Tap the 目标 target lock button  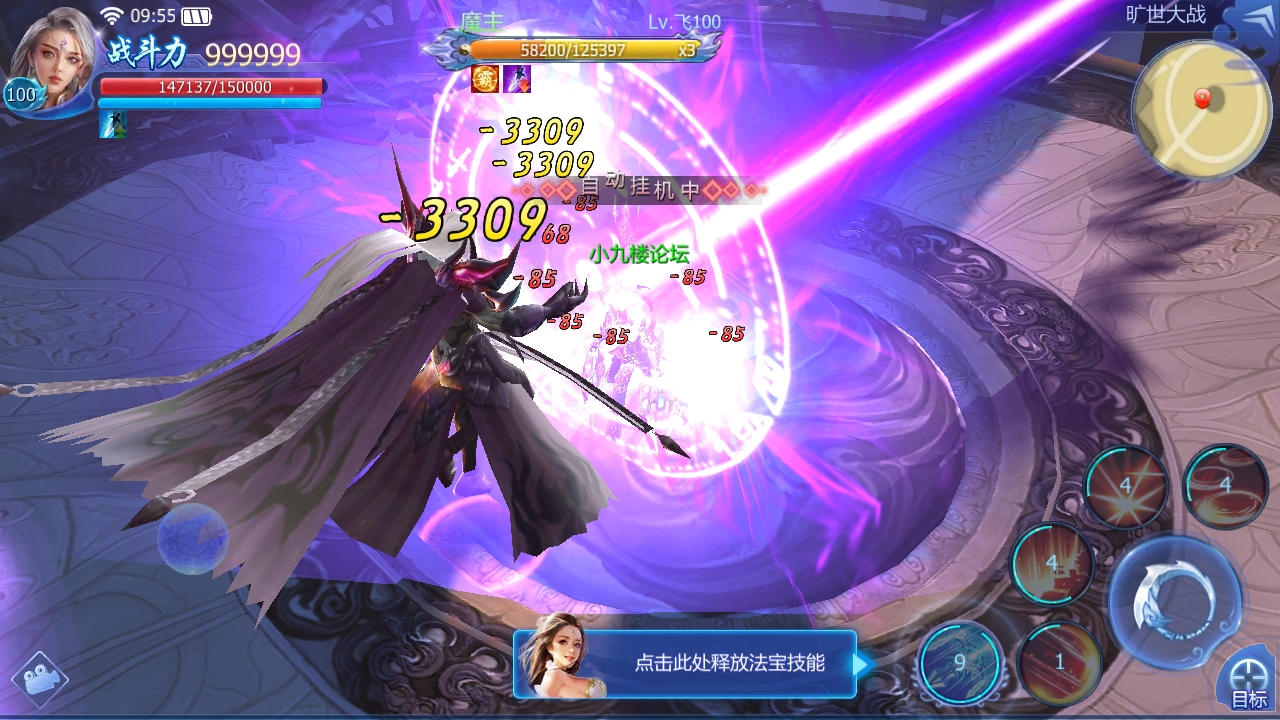(1248, 684)
